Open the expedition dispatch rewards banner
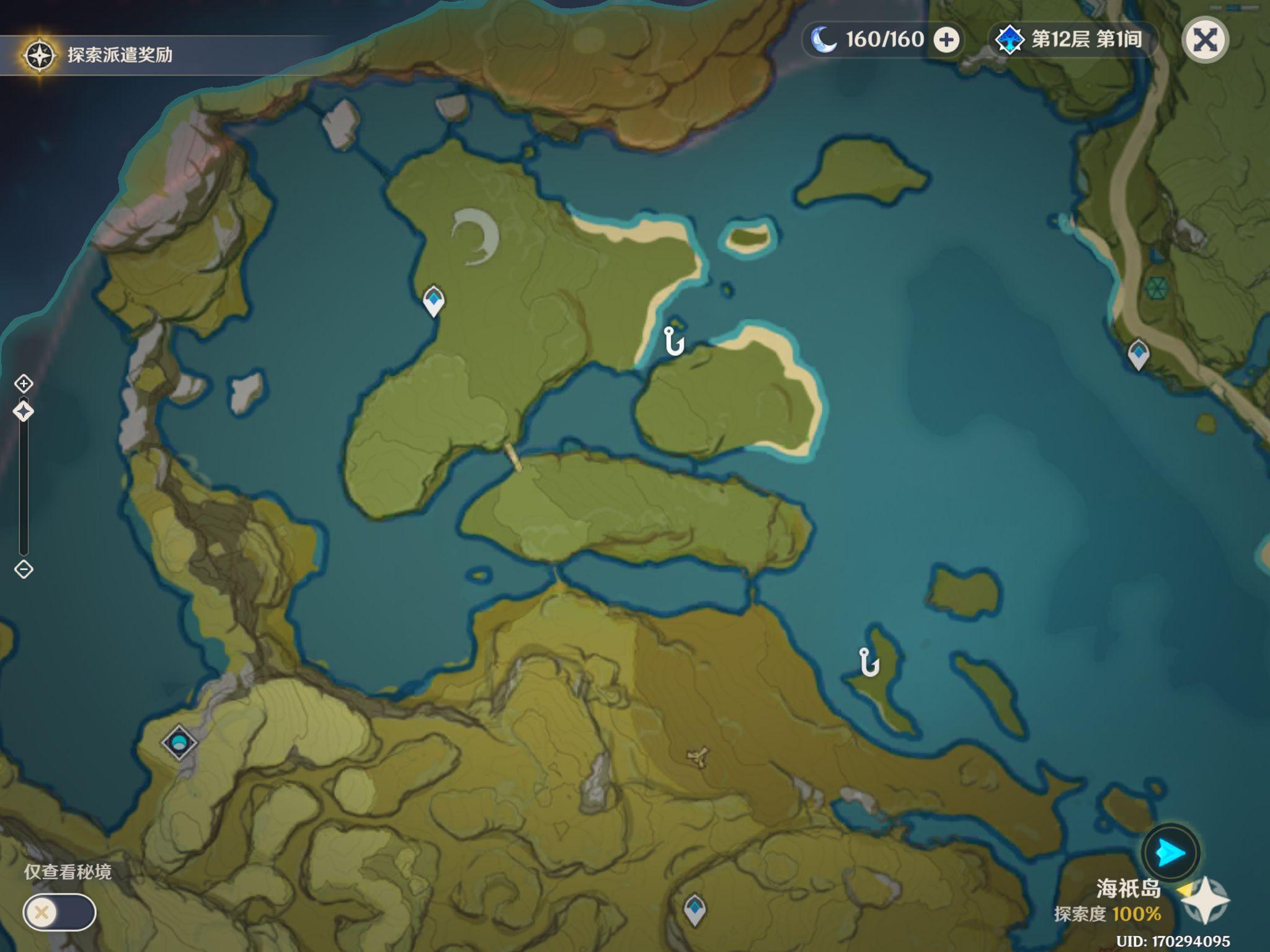 pyautogui.click(x=99, y=55)
